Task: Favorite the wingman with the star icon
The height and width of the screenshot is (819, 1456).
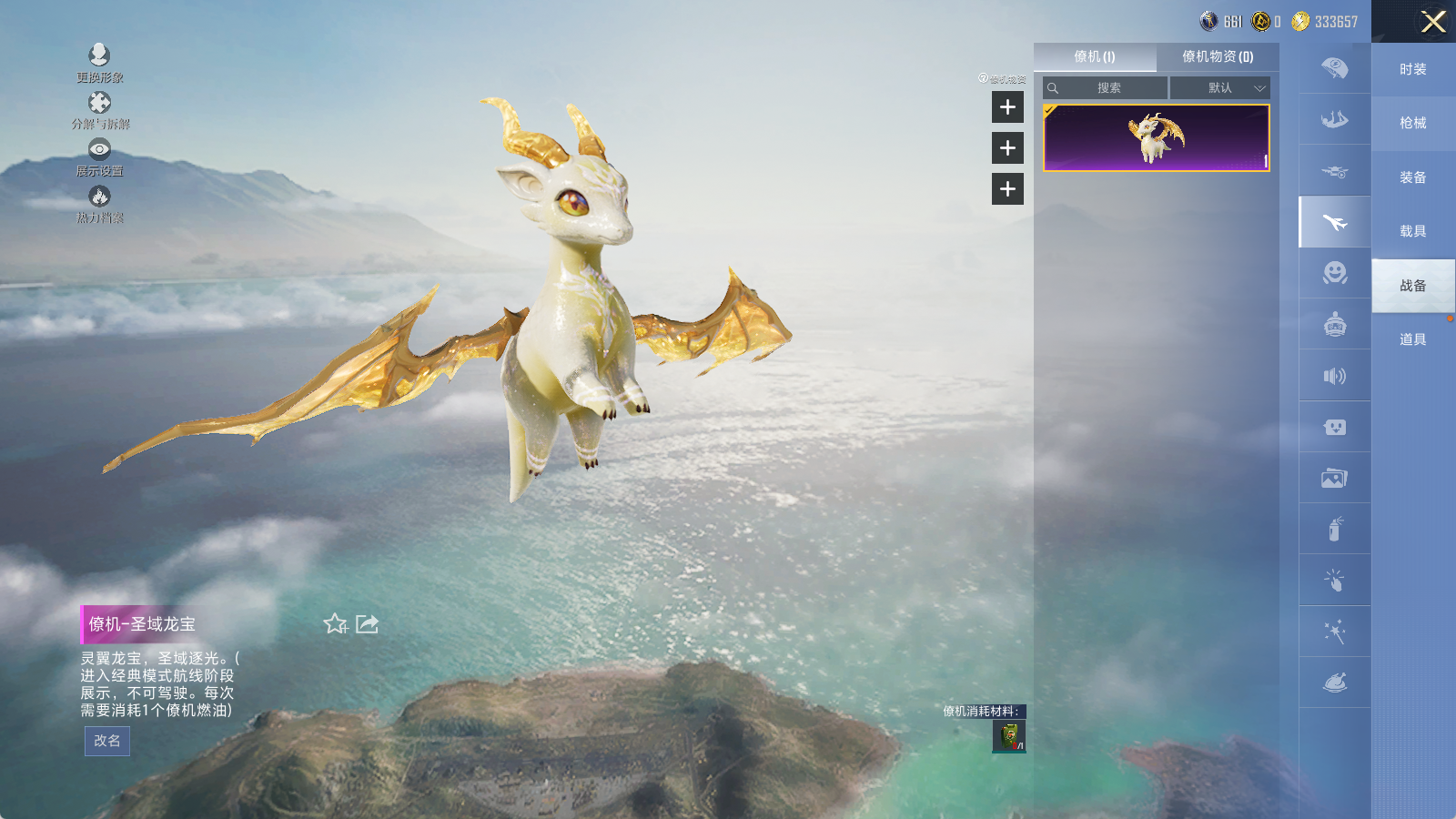Action: click(x=336, y=624)
